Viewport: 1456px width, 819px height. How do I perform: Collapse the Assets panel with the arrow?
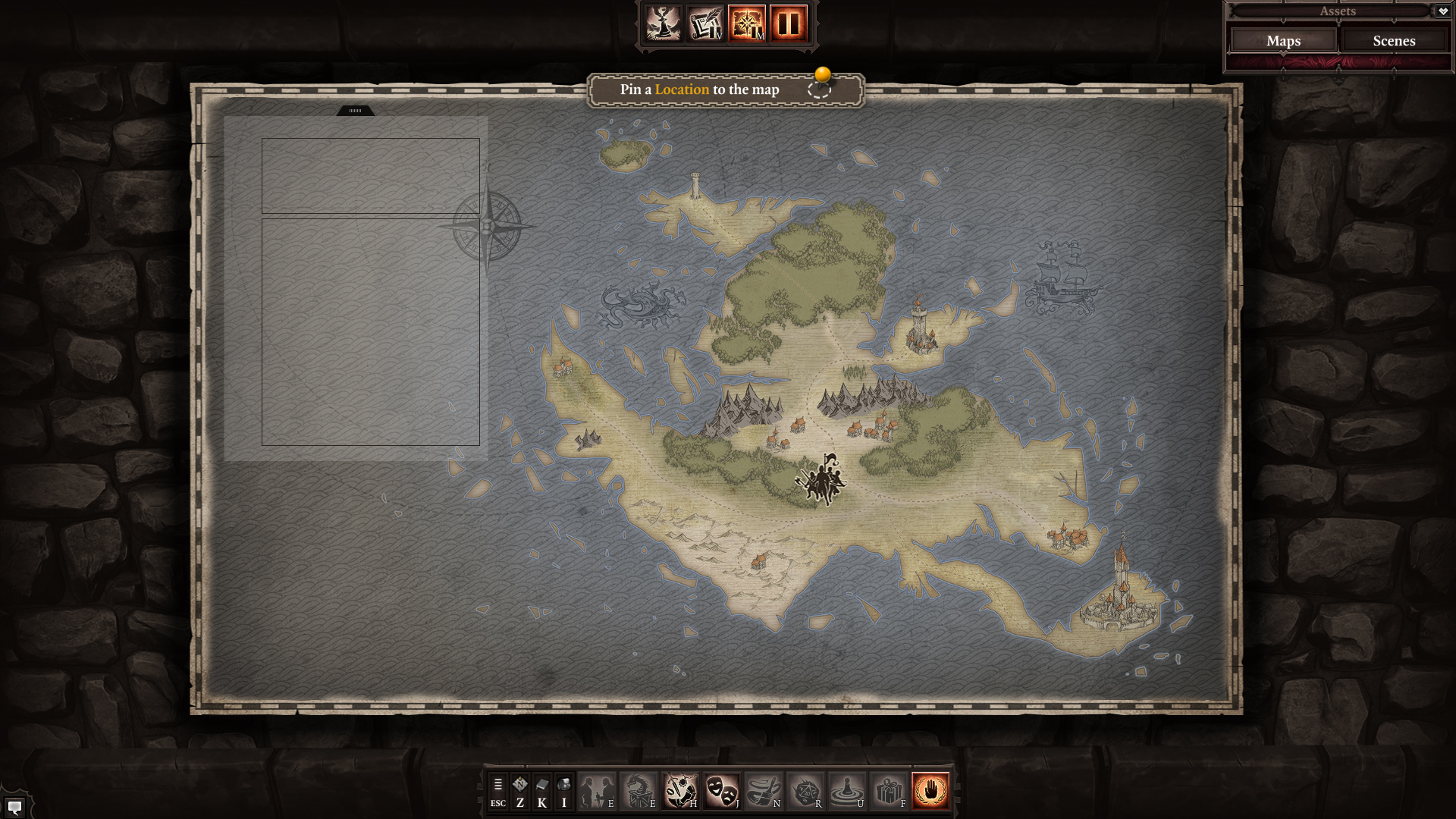(x=1443, y=11)
